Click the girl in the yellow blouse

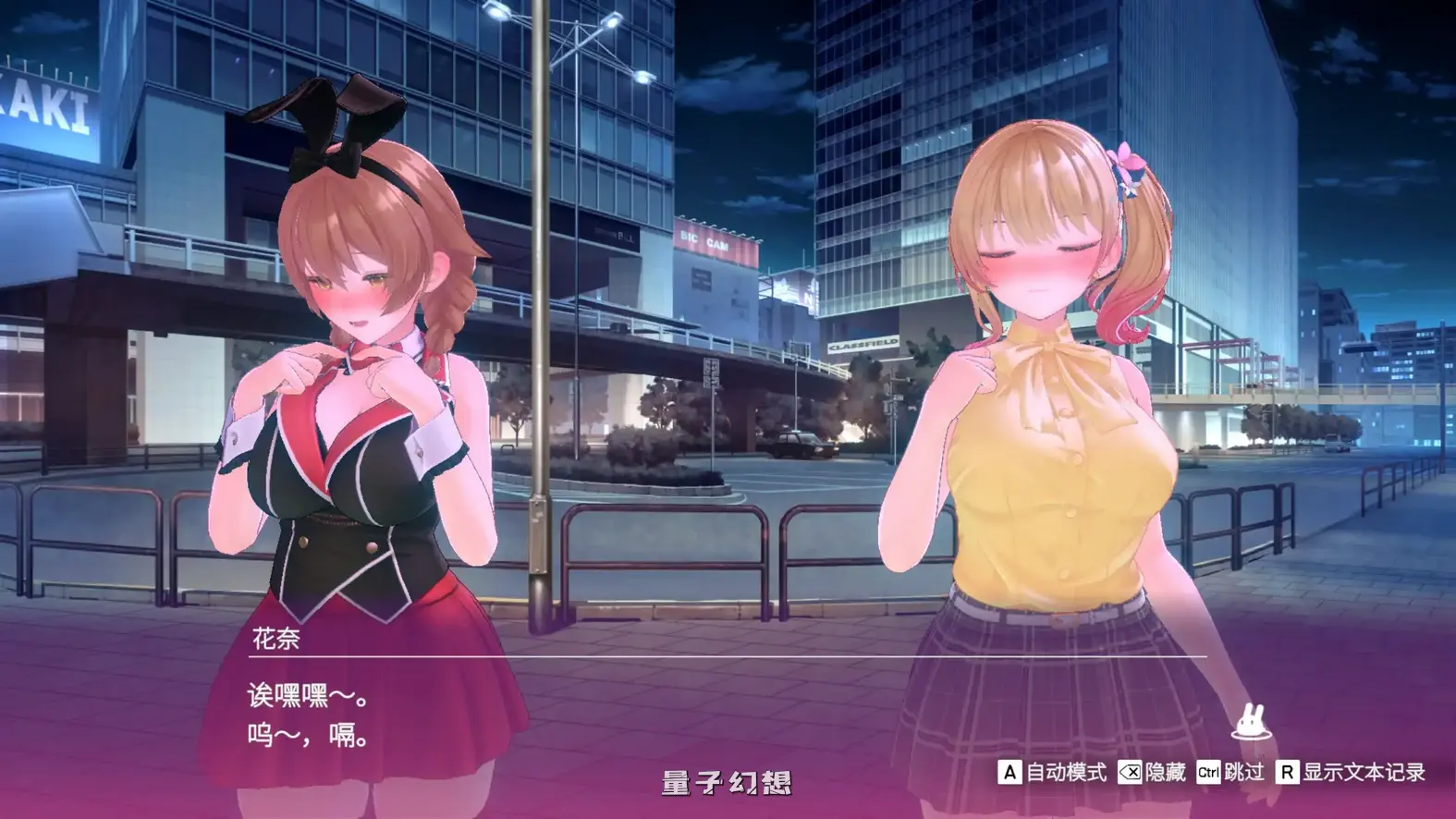[1045, 416]
